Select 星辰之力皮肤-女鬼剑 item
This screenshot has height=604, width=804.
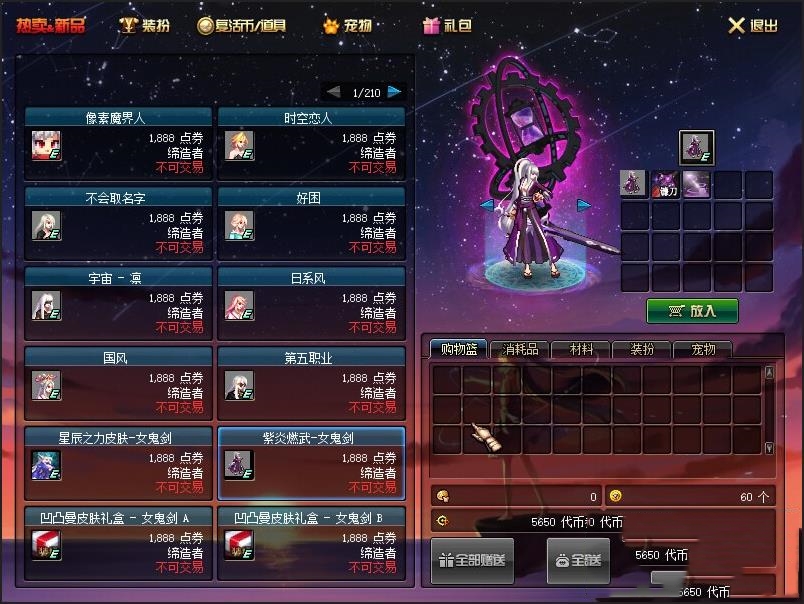[x=118, y=461]
